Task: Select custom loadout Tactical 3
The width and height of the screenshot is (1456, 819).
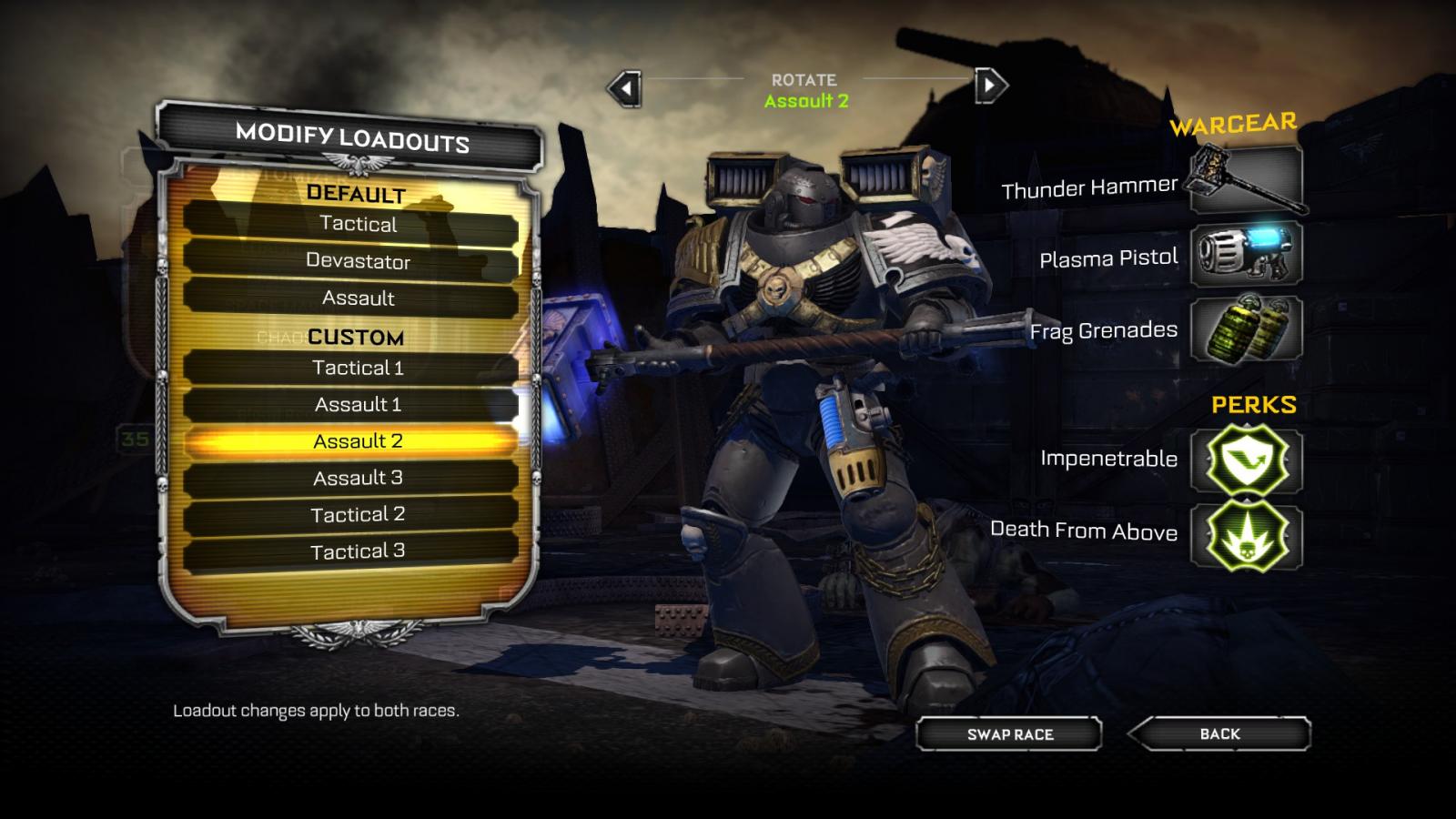Action: (x=358, y=551)
